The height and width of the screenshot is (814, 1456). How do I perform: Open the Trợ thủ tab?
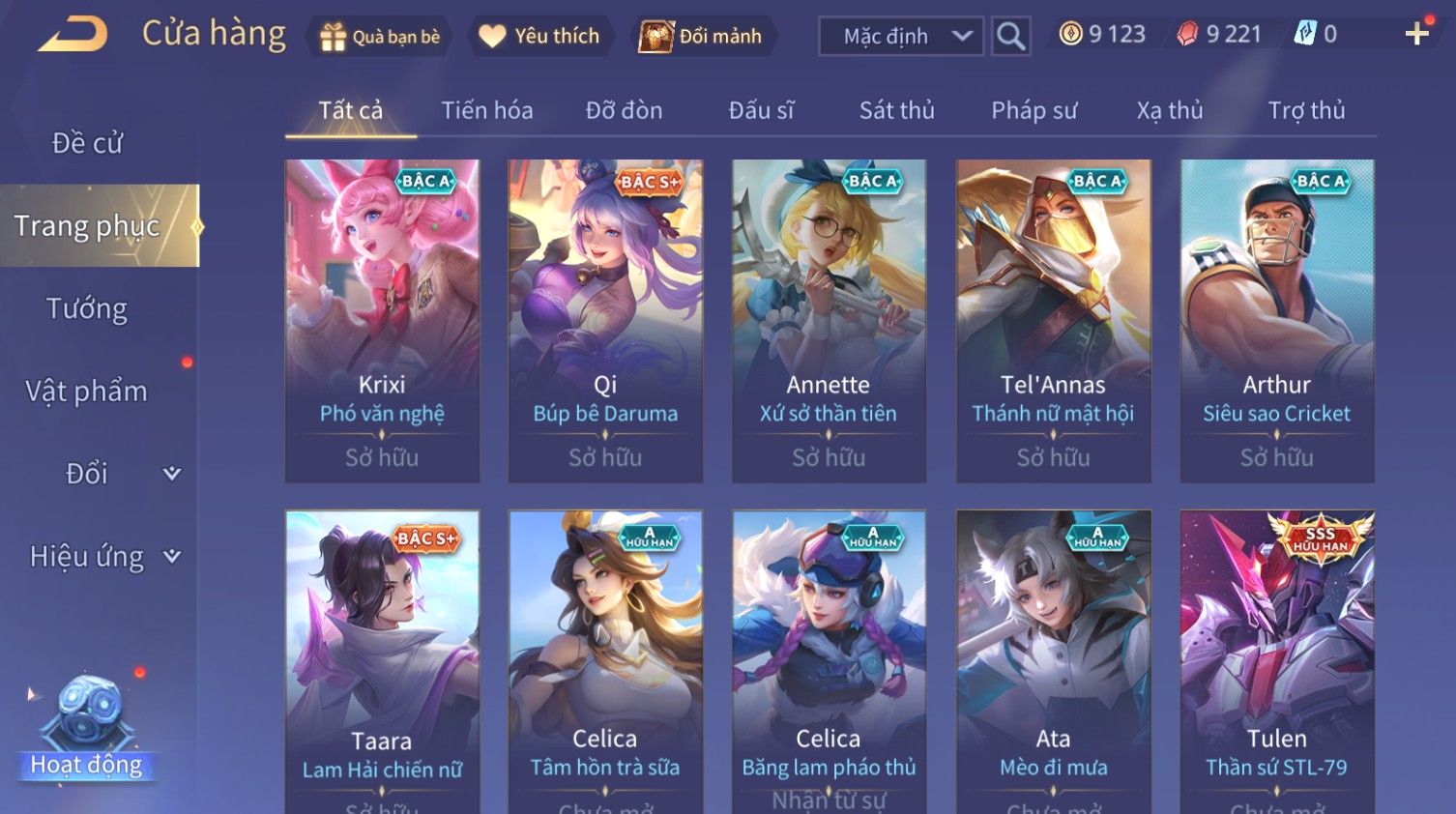point(1306,110)
